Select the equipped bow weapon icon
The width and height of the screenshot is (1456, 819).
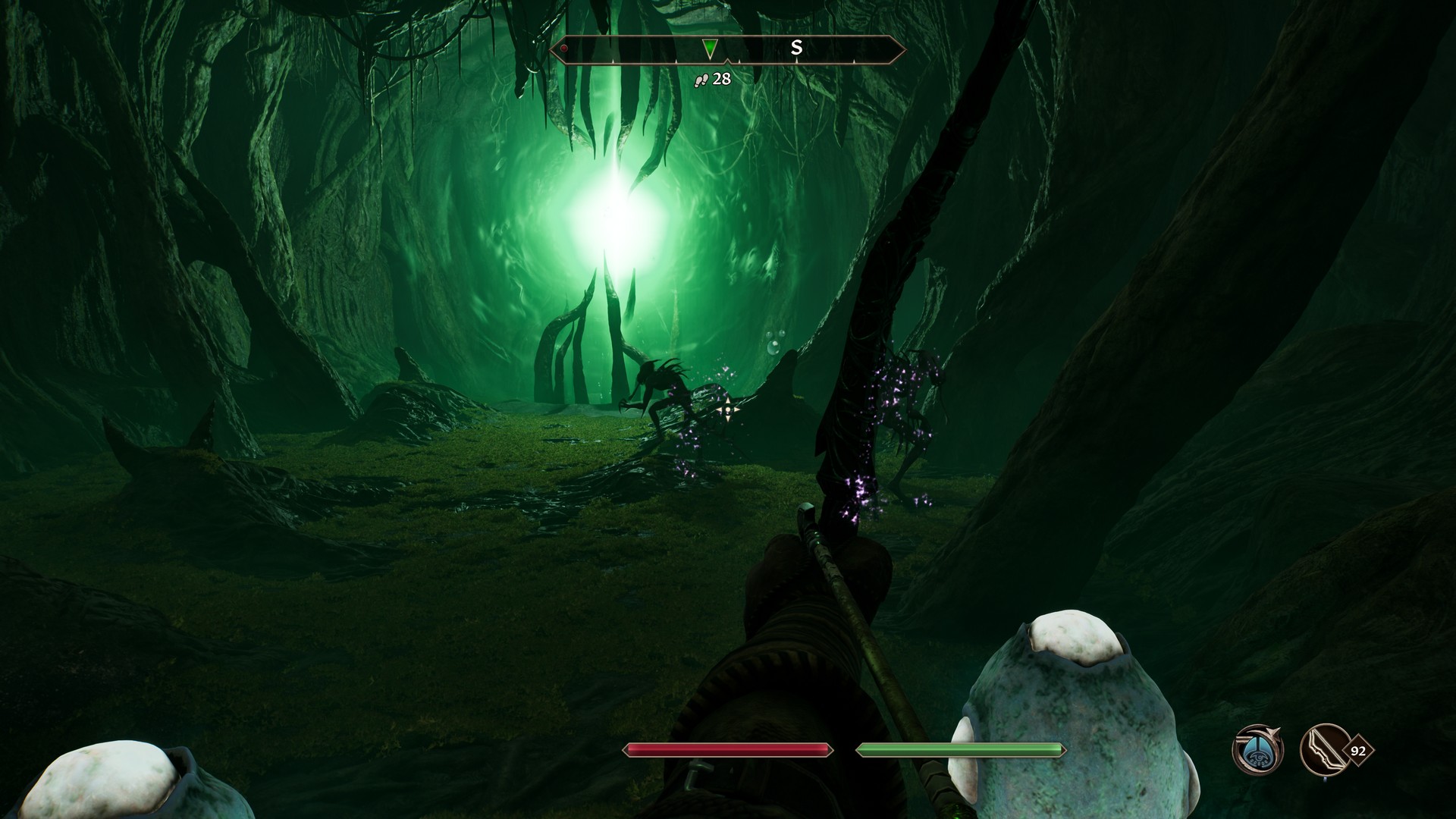1322,751
